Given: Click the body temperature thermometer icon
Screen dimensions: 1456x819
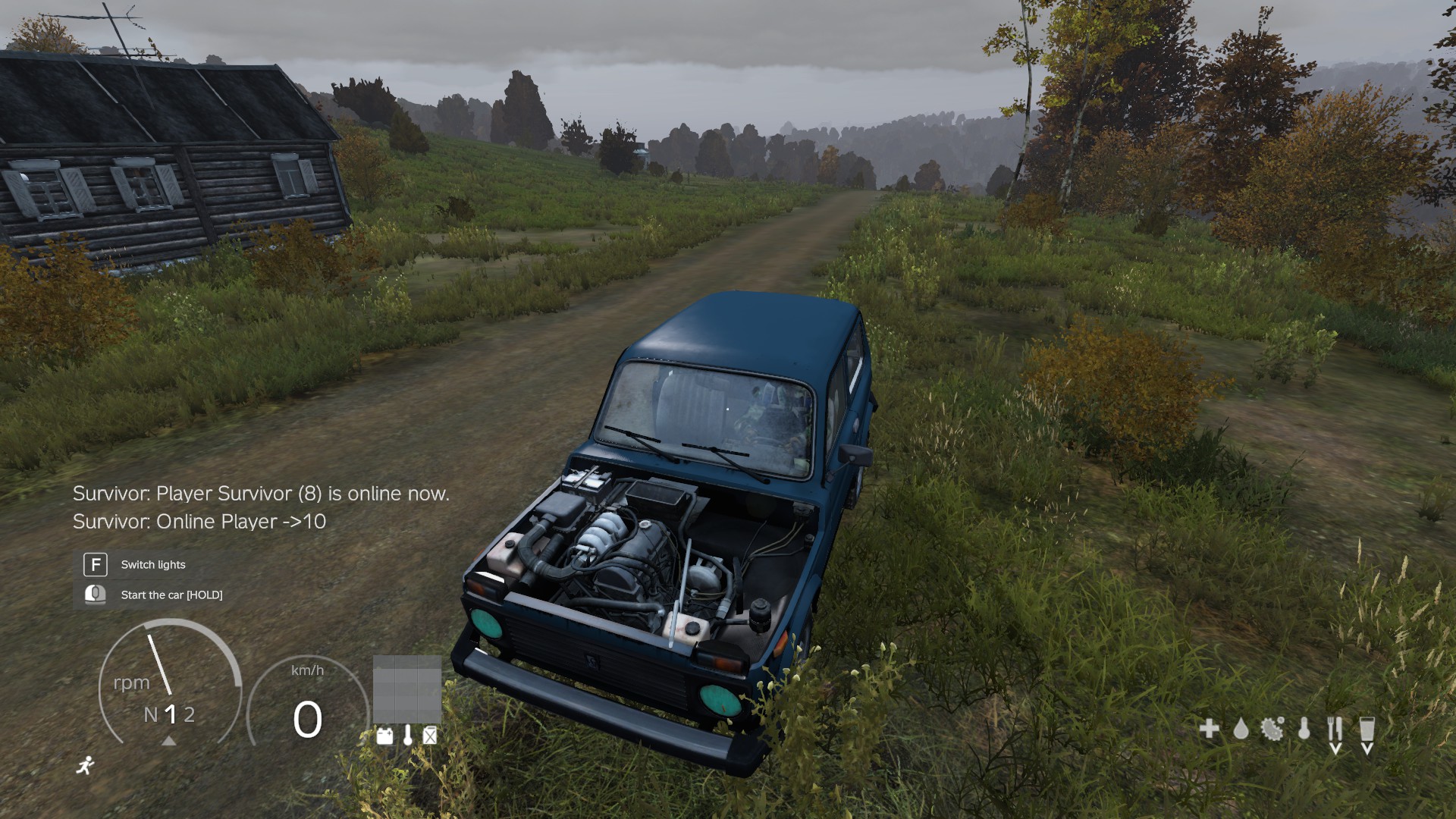Looking at the screenshot, I should click(1304, 730).
